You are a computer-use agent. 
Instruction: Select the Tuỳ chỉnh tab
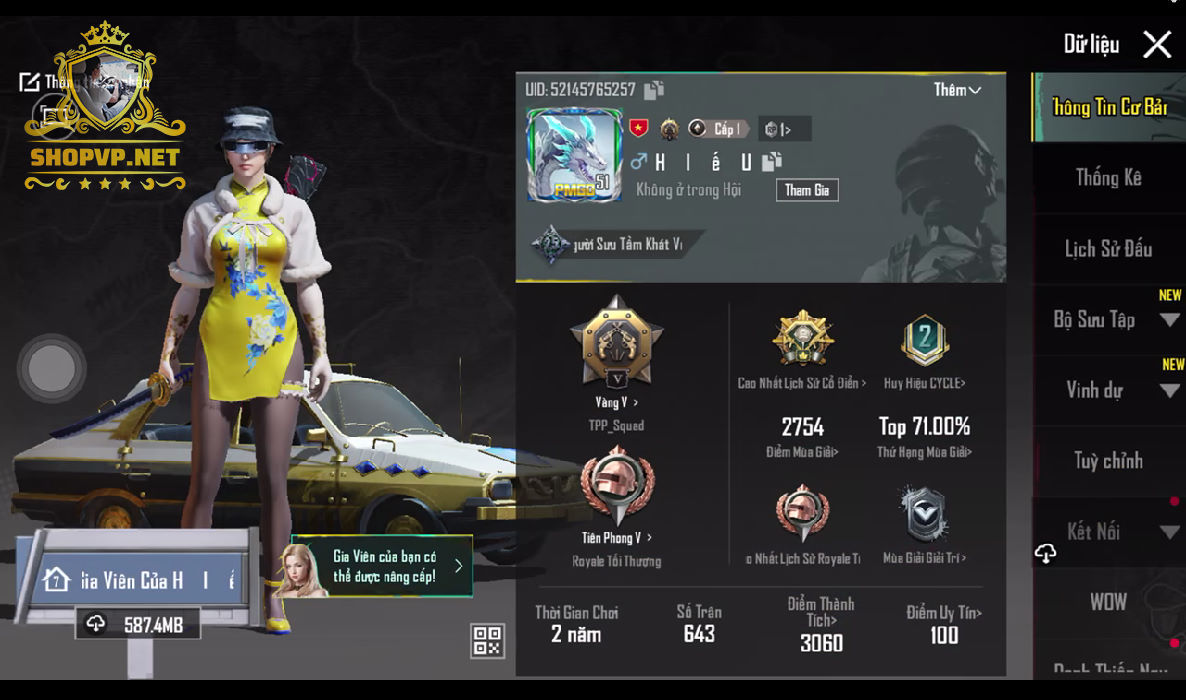pos(1108,461)
